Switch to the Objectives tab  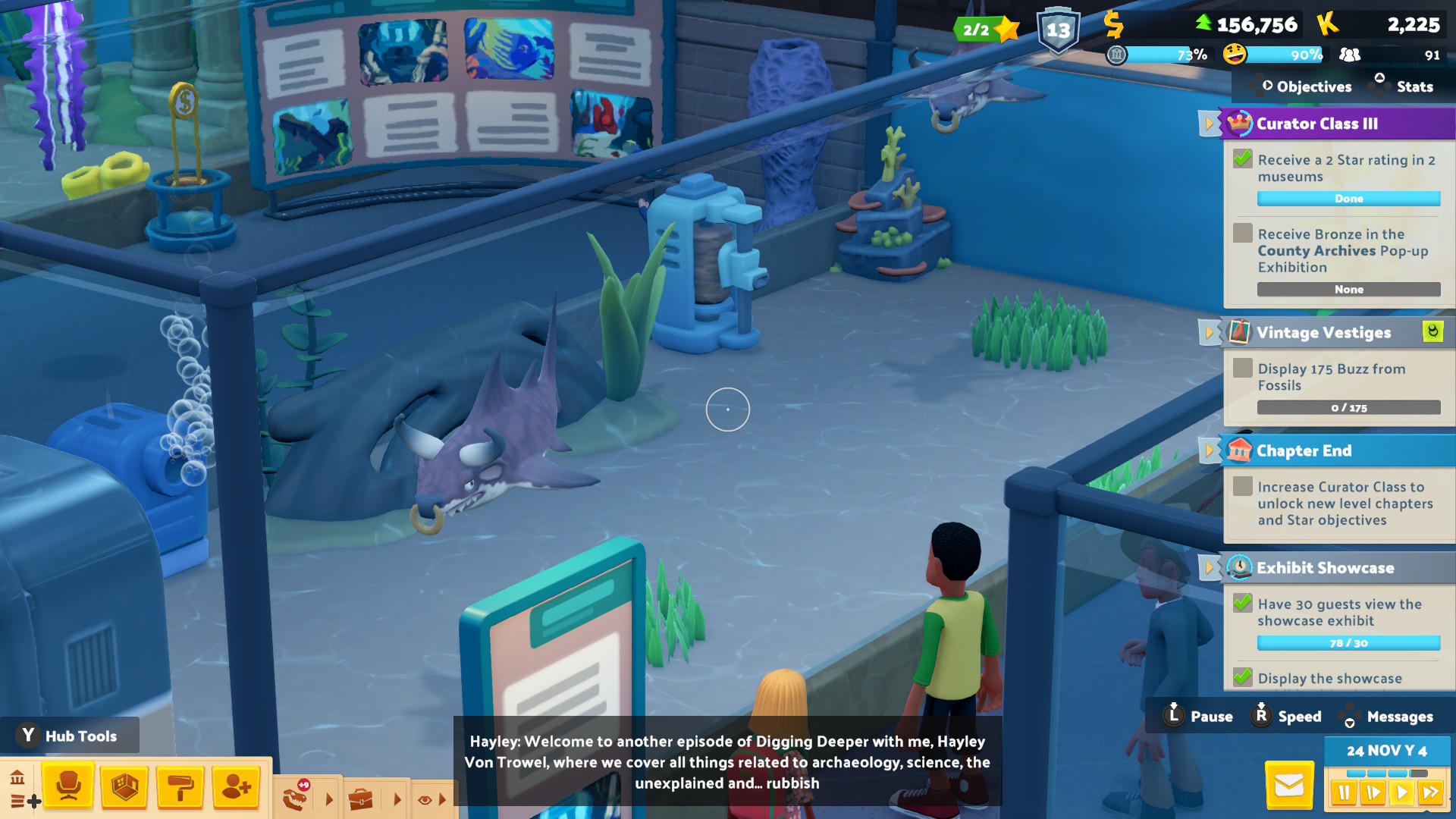pos(1313,86)
